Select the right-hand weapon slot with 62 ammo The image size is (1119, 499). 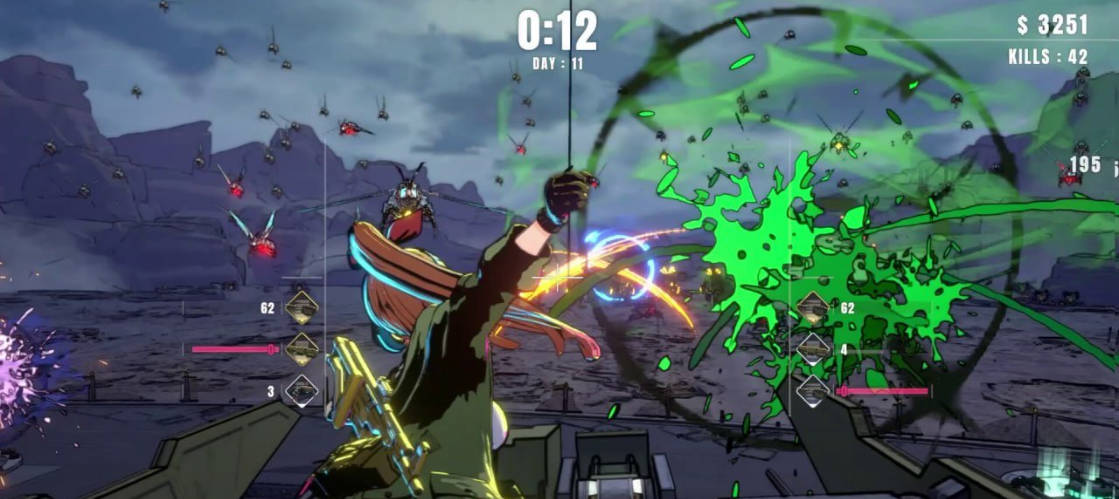click(x=813, y=307)
